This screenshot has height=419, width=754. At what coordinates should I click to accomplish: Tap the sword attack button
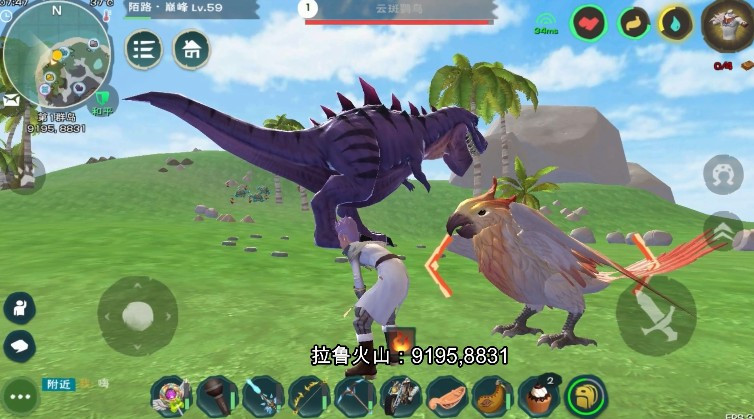click(x=655, y=314)
